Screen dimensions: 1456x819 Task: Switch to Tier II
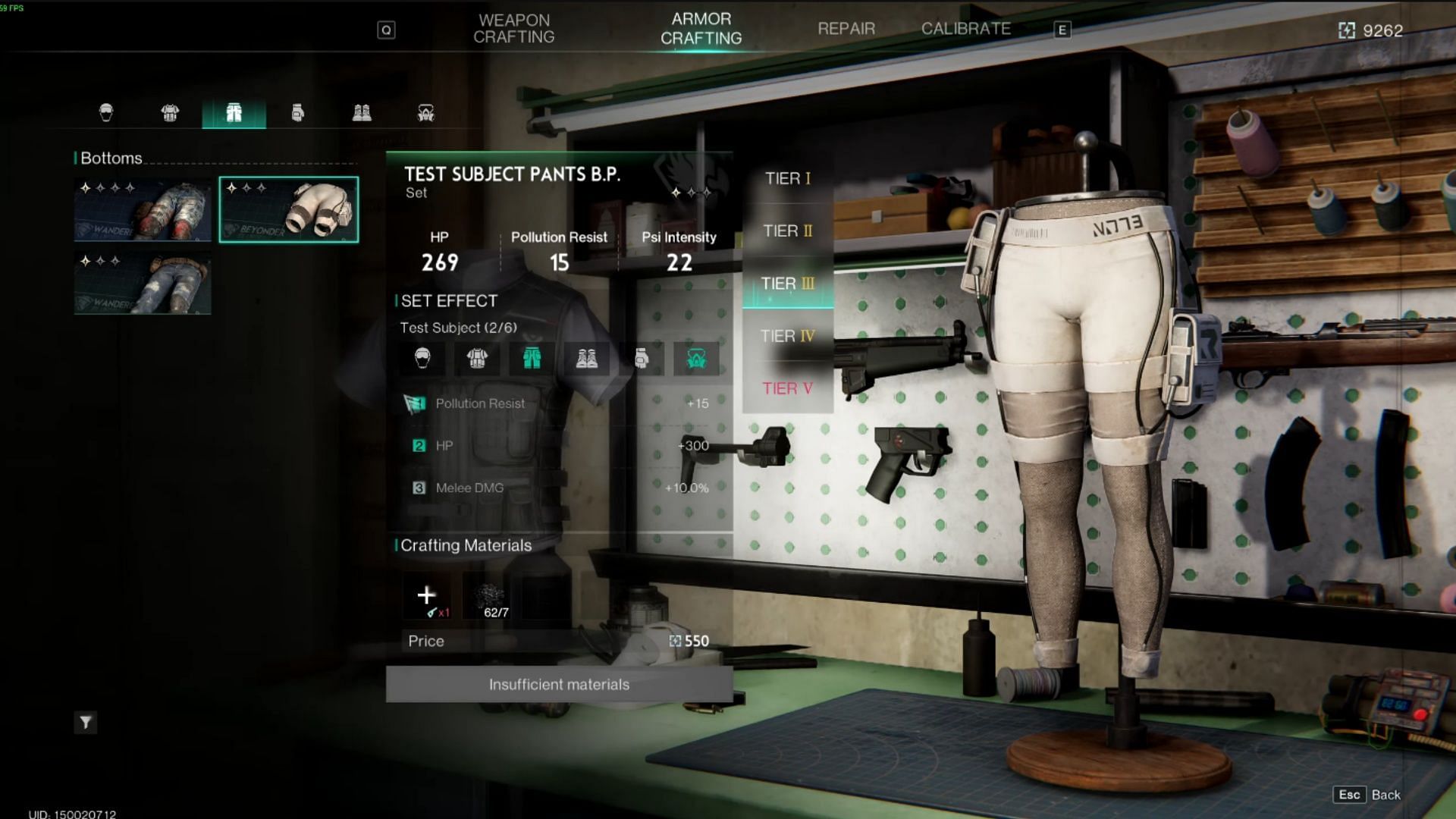click(x=787, y=231)
